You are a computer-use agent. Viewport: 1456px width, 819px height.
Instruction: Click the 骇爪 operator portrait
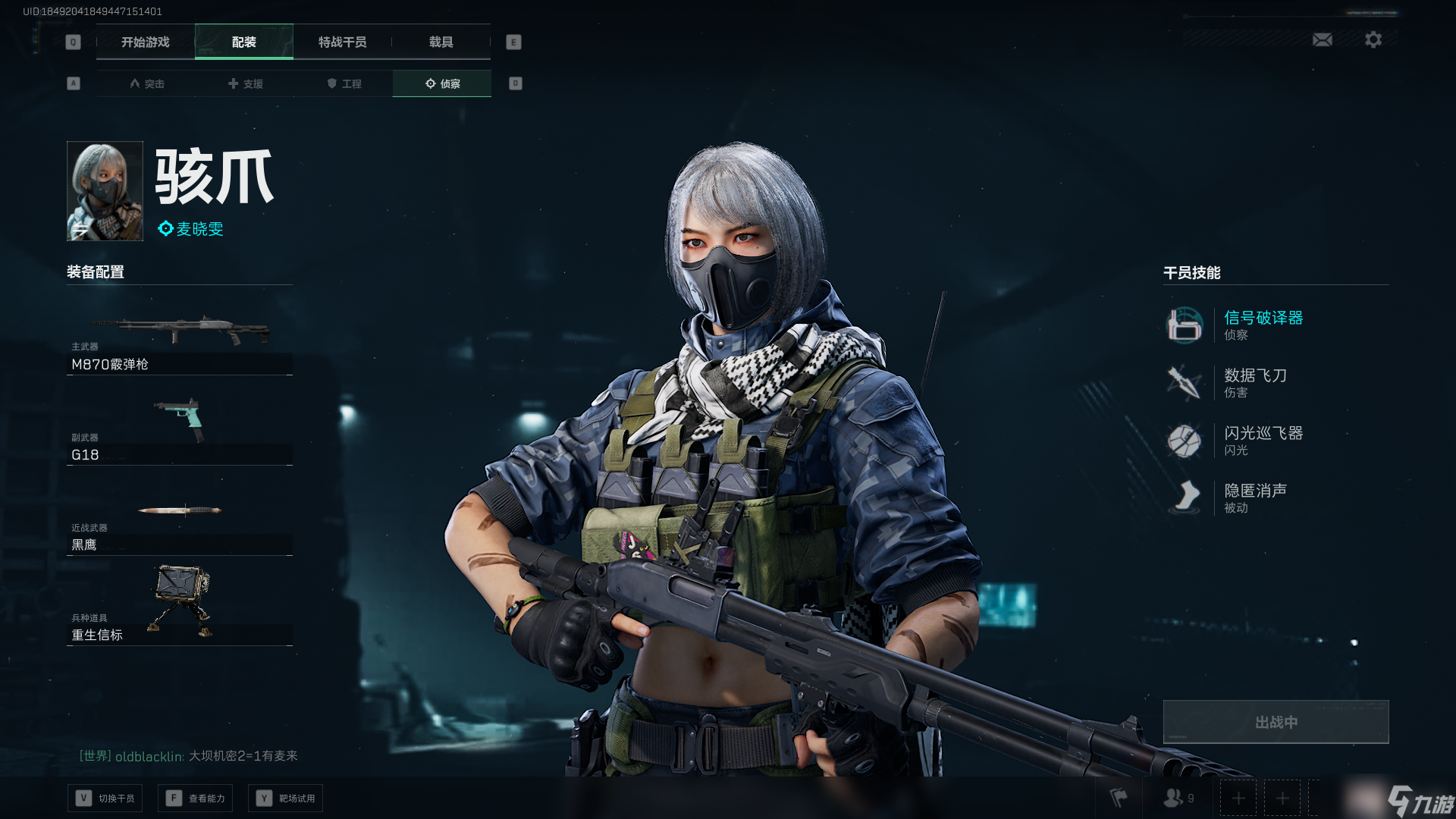105,191
